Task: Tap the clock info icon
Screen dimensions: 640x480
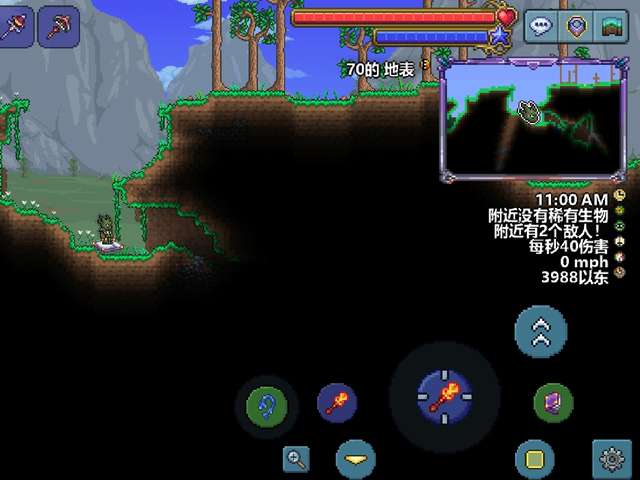Action: tap(621, 196)
